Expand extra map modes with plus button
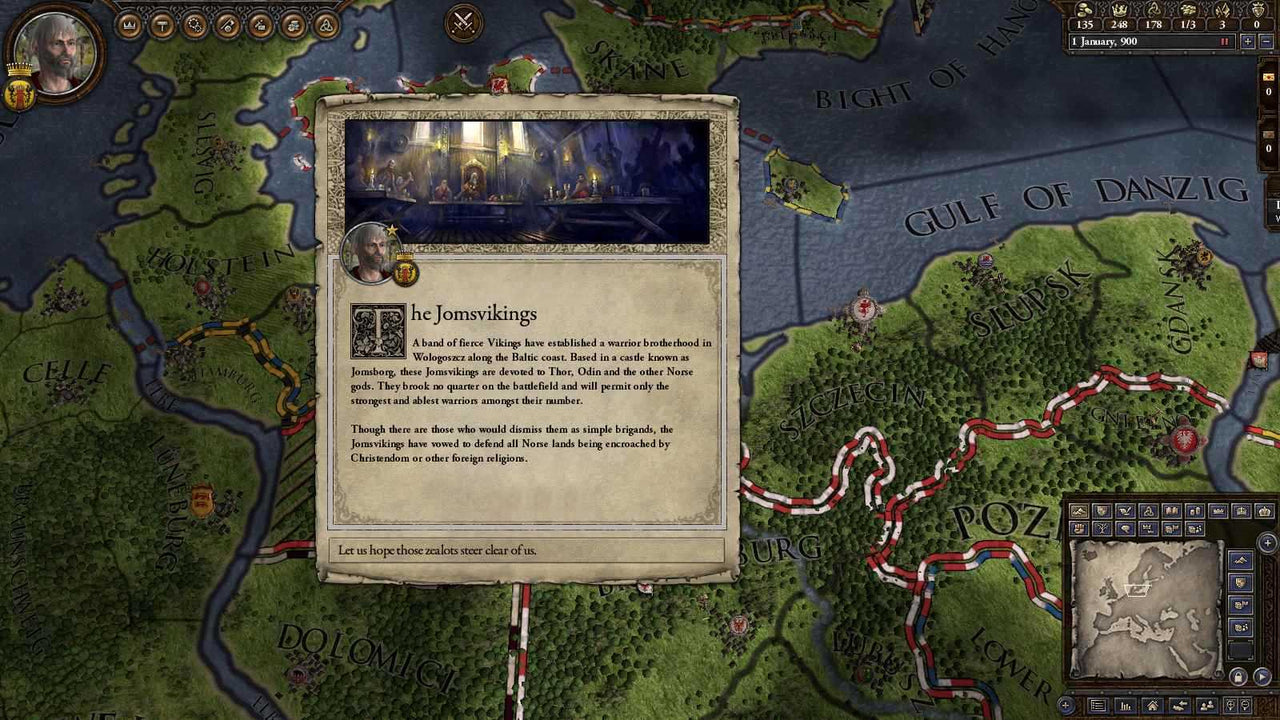Image resolution: width=1280 pixels, height=720 pixels. click(x=1267, y=541)
